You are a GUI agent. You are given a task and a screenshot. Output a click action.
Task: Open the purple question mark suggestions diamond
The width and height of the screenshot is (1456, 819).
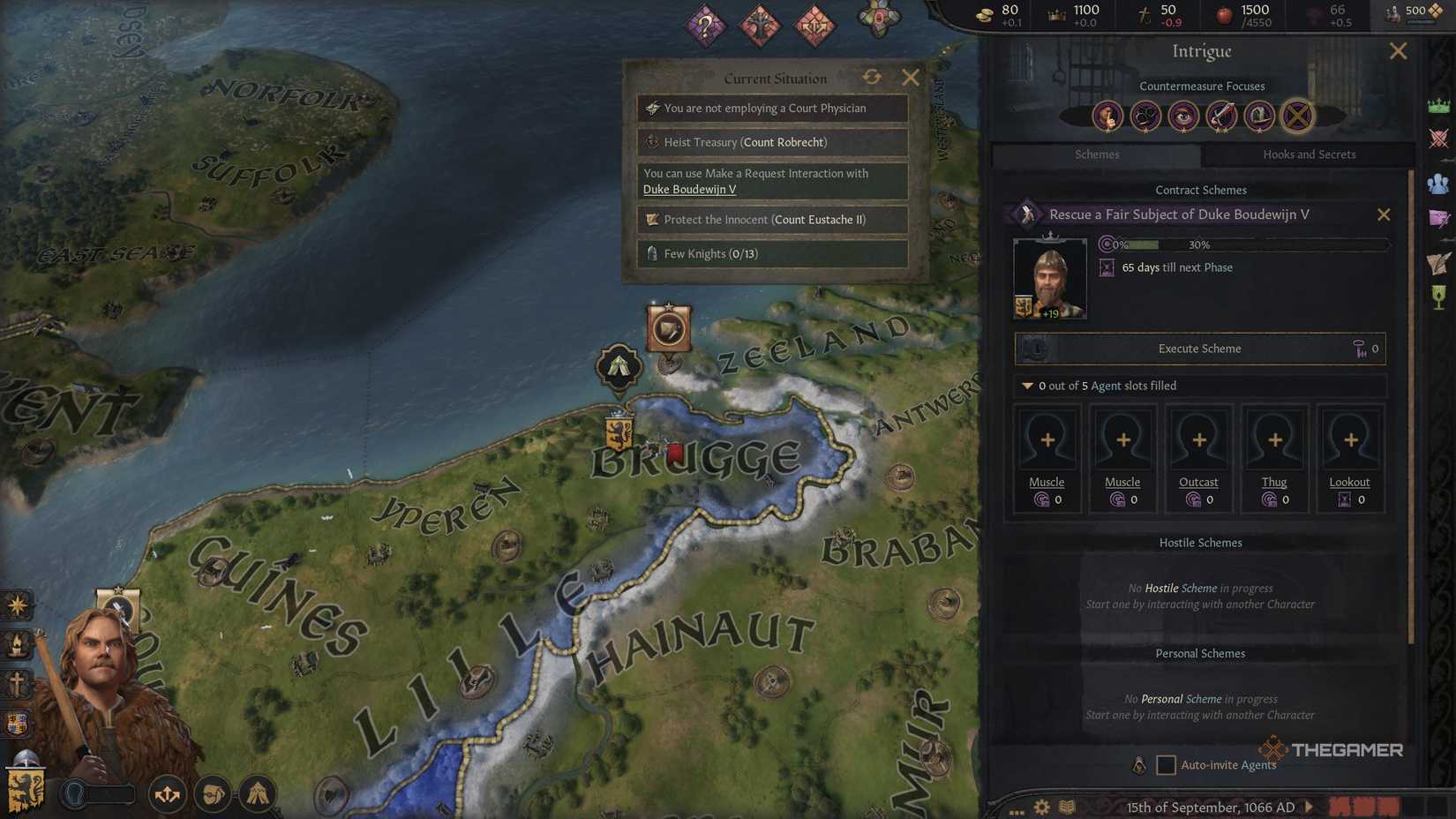(704, 26)
